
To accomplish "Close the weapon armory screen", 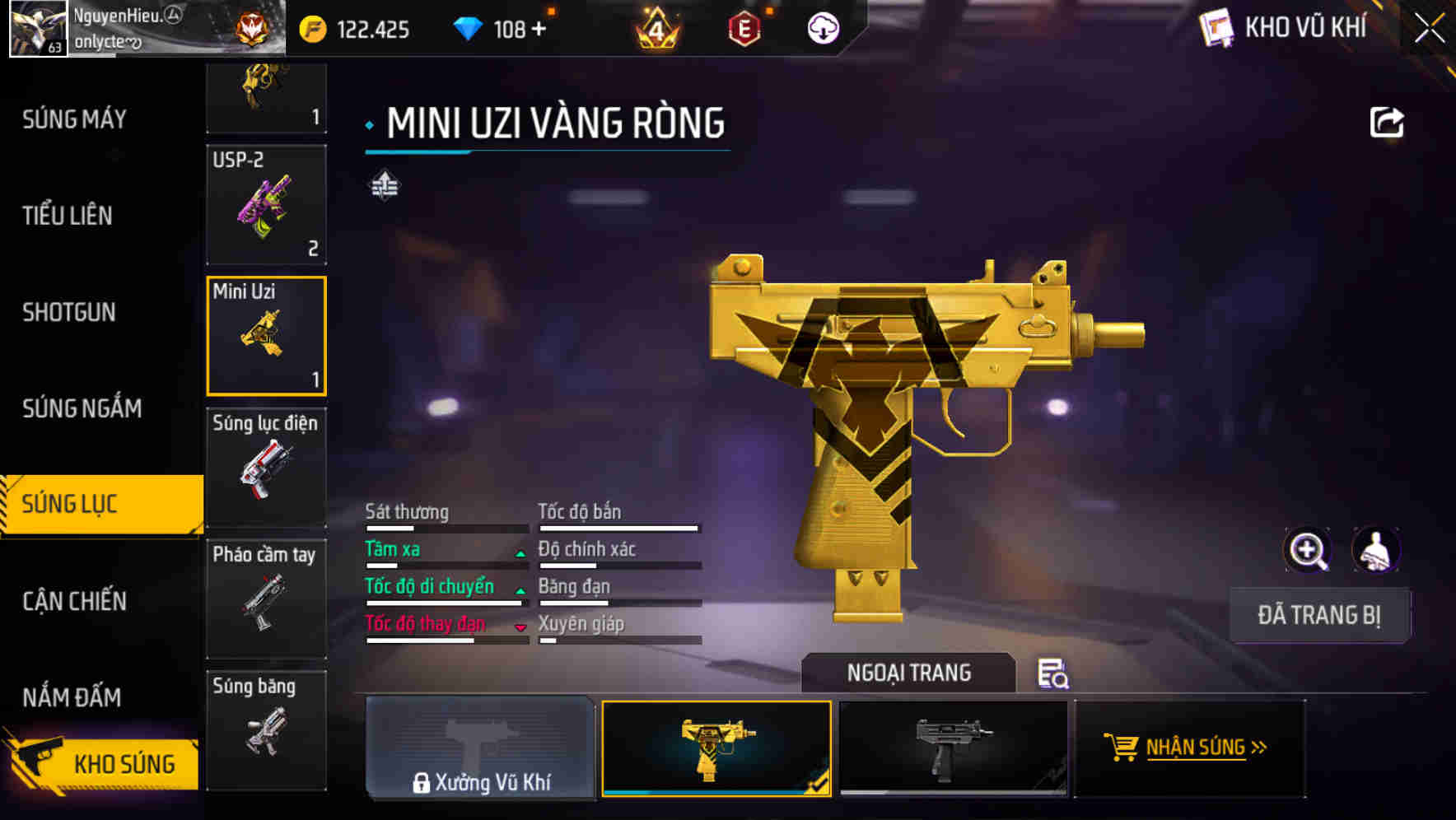I will click(1429, 29).
